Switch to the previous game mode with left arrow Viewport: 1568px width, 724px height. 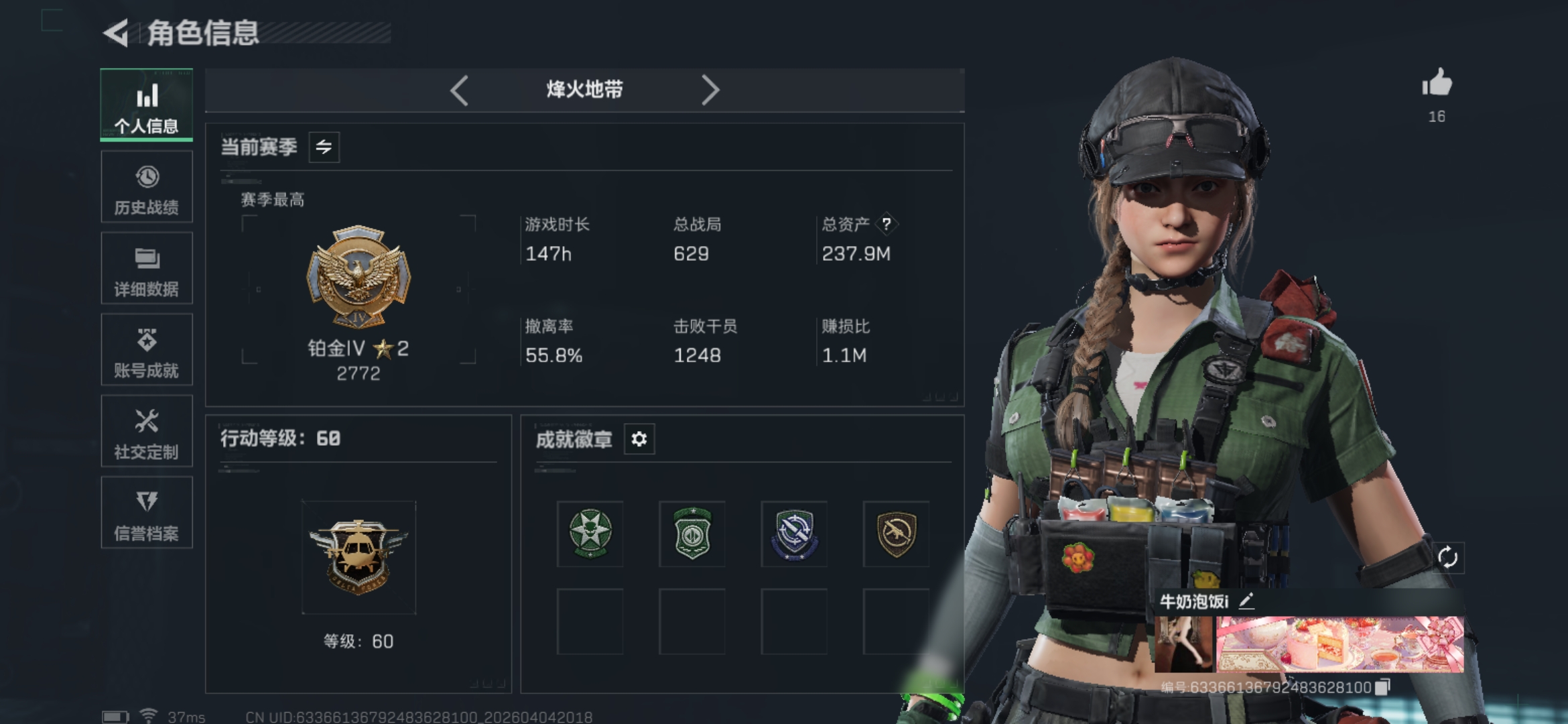460,90
